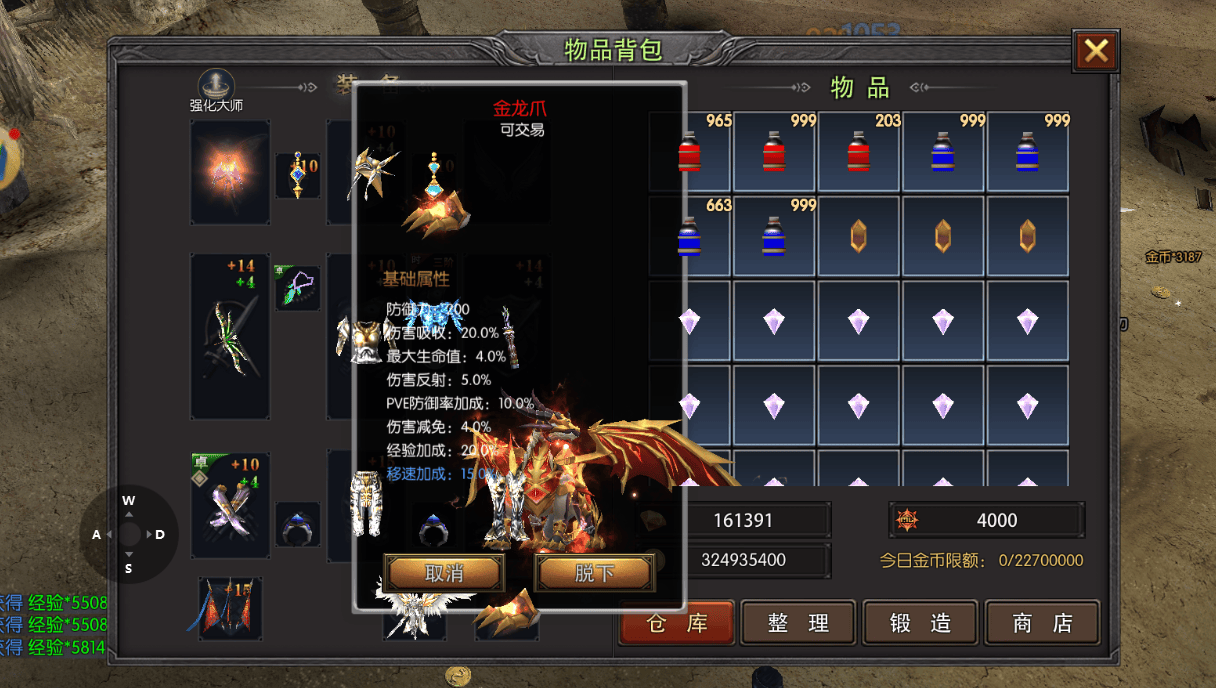Cancel the 金龙爪 item popup with 取消
This screenshot has height=688, width=1216.
444,572
